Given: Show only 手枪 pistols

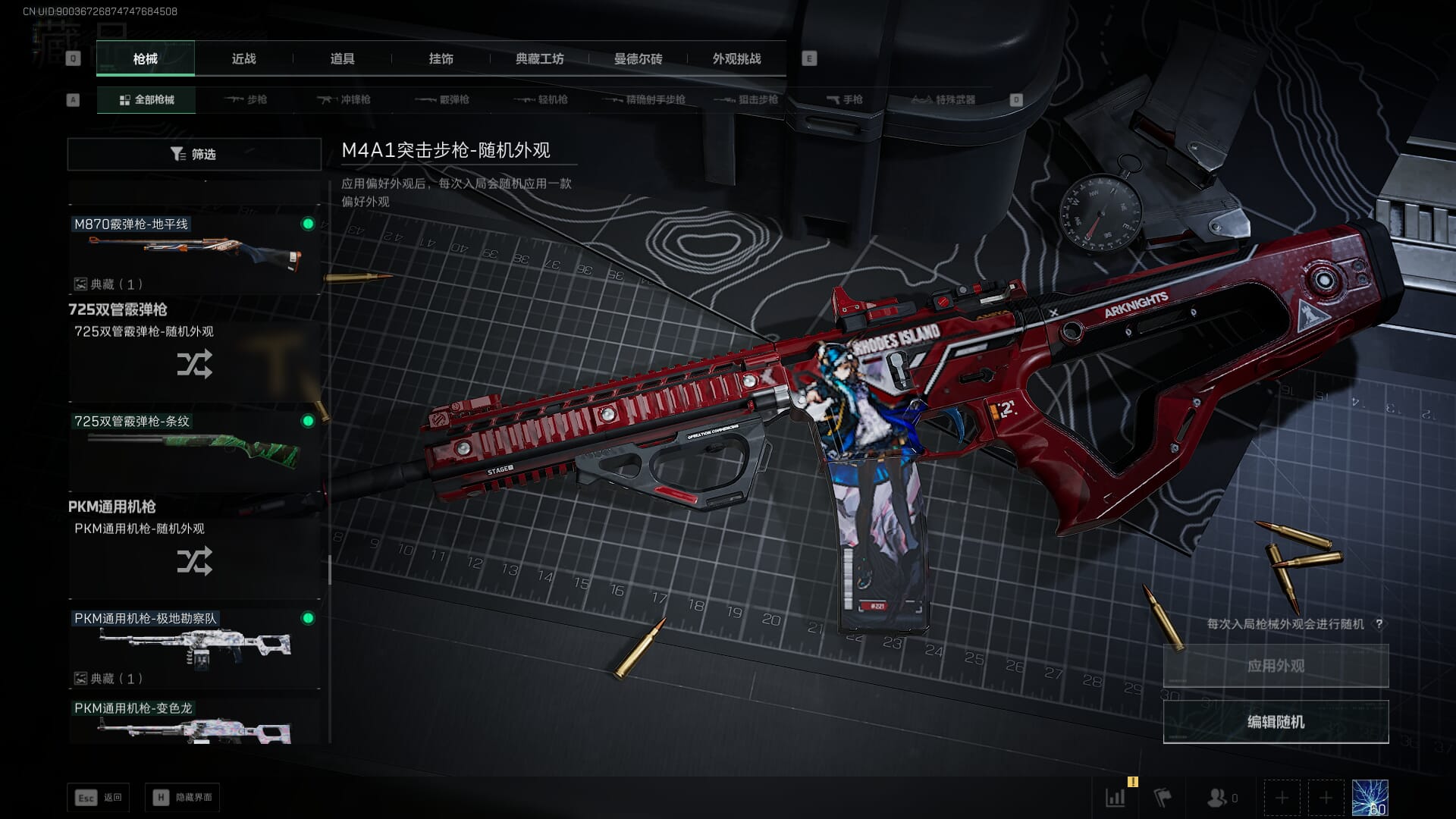Looking at the screenshot, I should tap(845, 99).
